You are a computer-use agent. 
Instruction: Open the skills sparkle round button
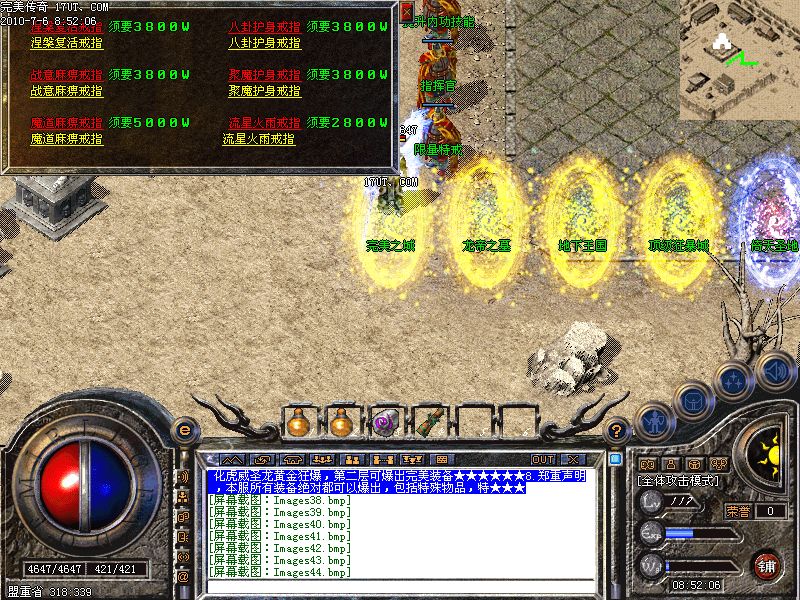point(734,380)
